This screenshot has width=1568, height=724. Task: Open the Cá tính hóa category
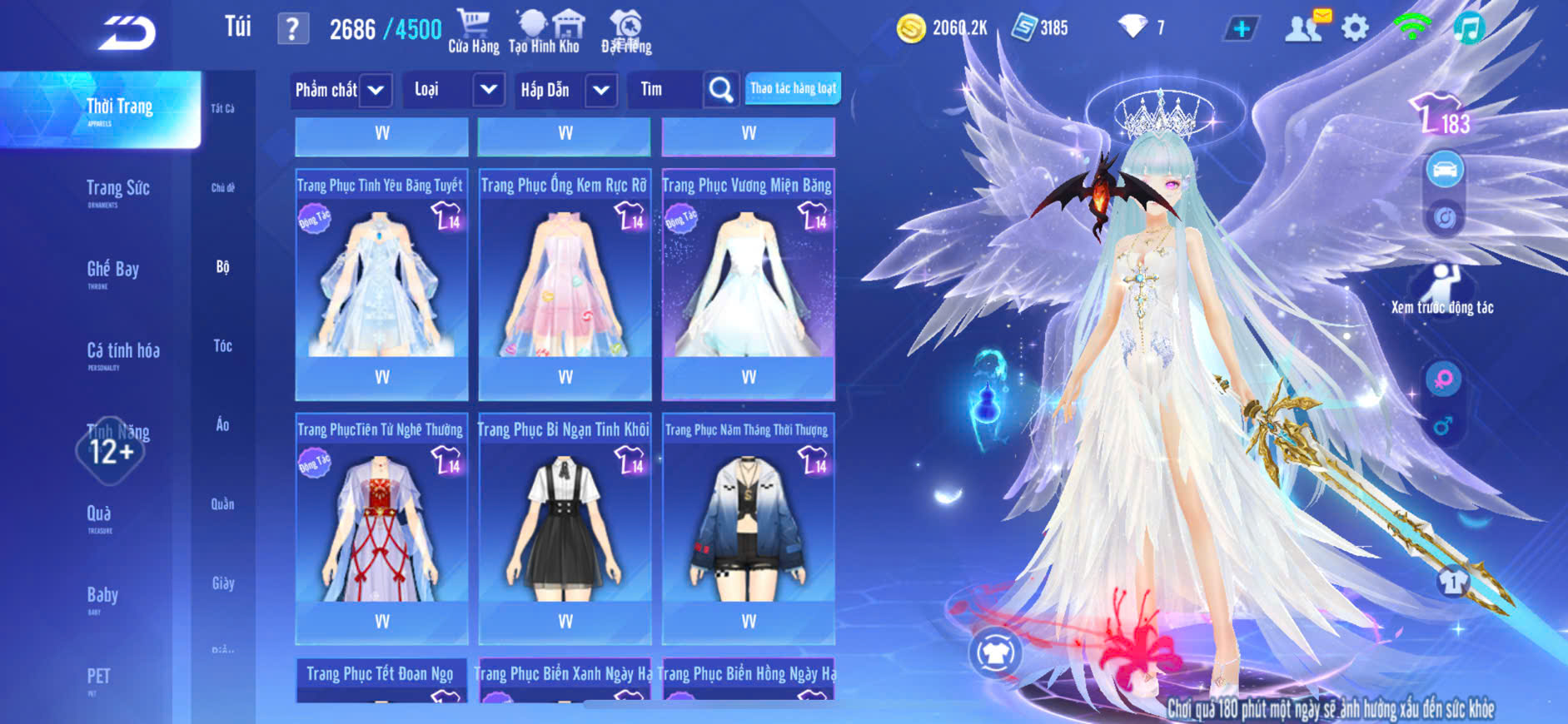click(x=122, y=352)
